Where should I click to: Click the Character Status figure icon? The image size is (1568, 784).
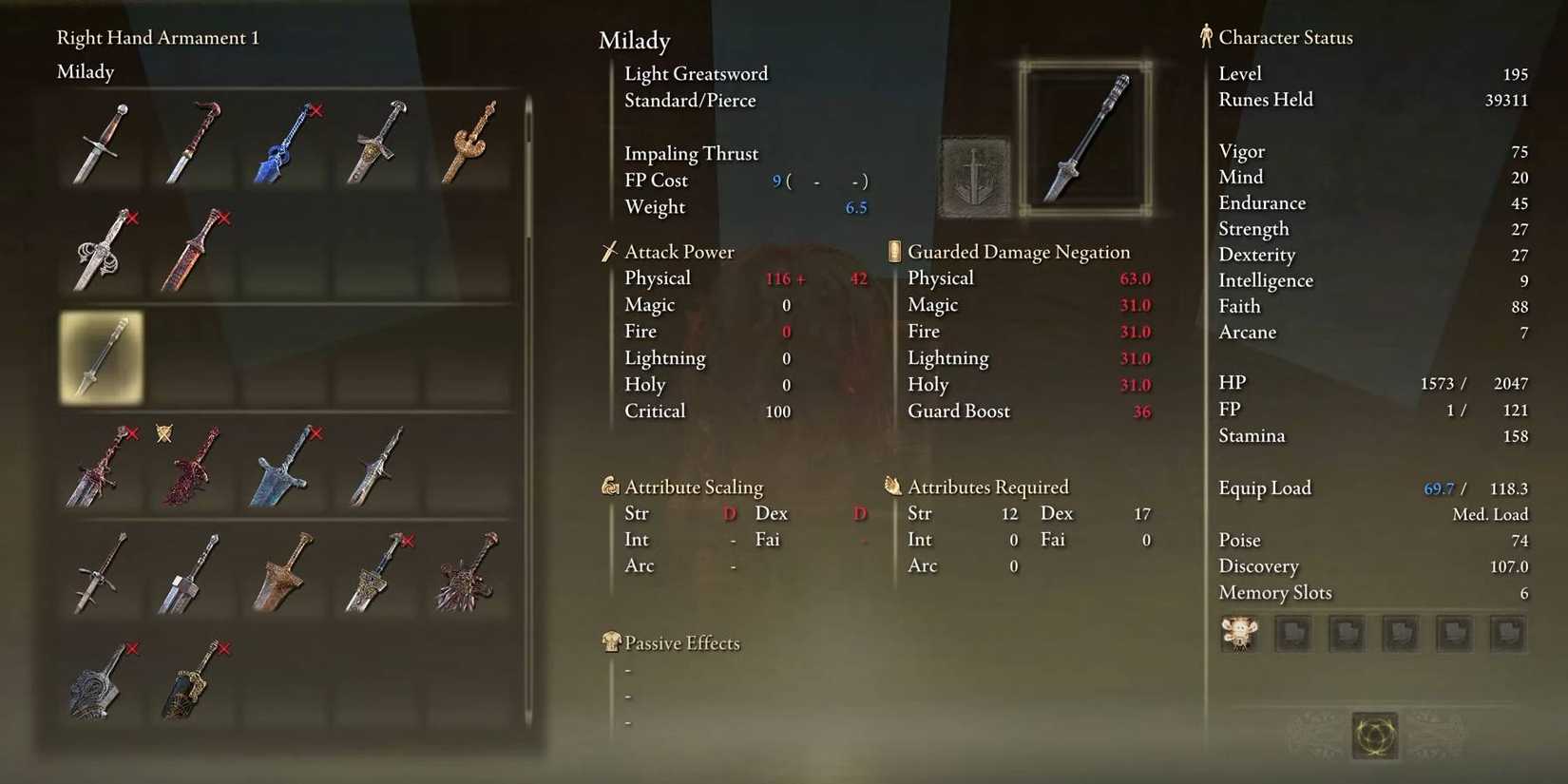pyautogui.click(x=1205, y=36)
